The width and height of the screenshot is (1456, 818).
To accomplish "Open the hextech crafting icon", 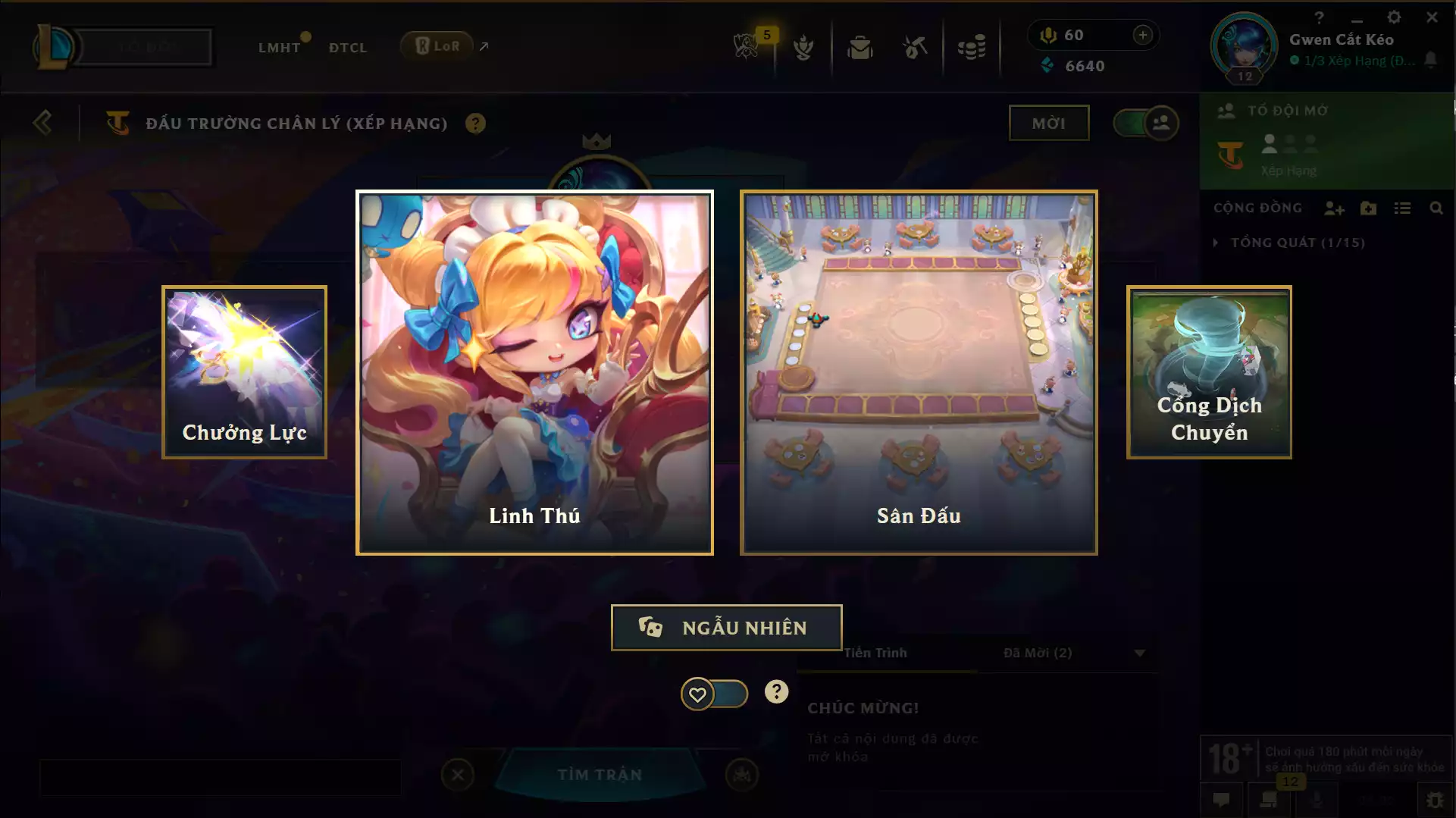I will pyautogui.click(x=913, y=47).
